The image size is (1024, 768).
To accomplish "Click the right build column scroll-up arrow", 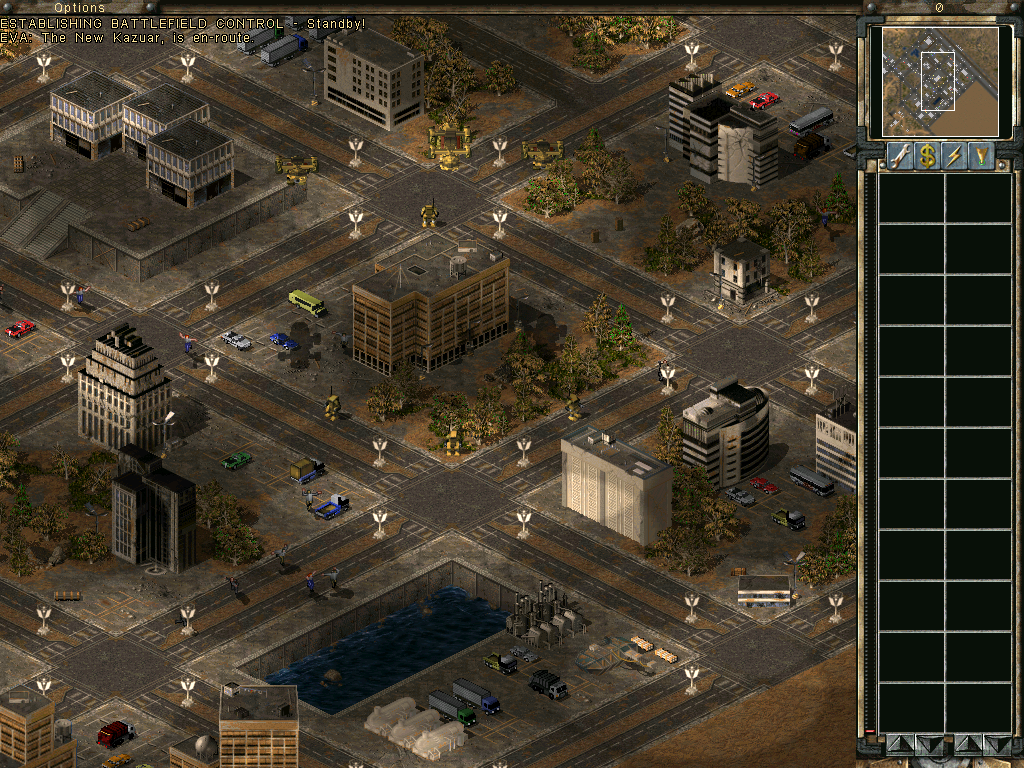I will 968,744.
